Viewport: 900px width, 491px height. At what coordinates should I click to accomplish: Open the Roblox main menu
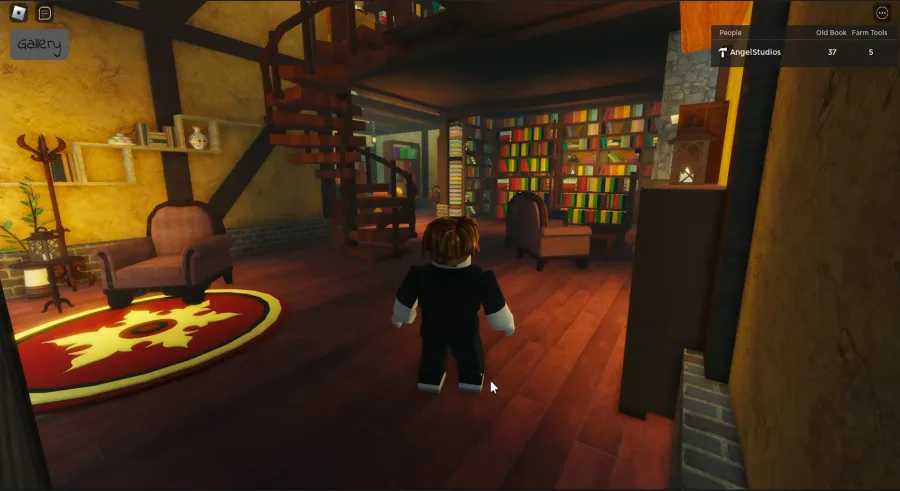(x=16, y=13)
